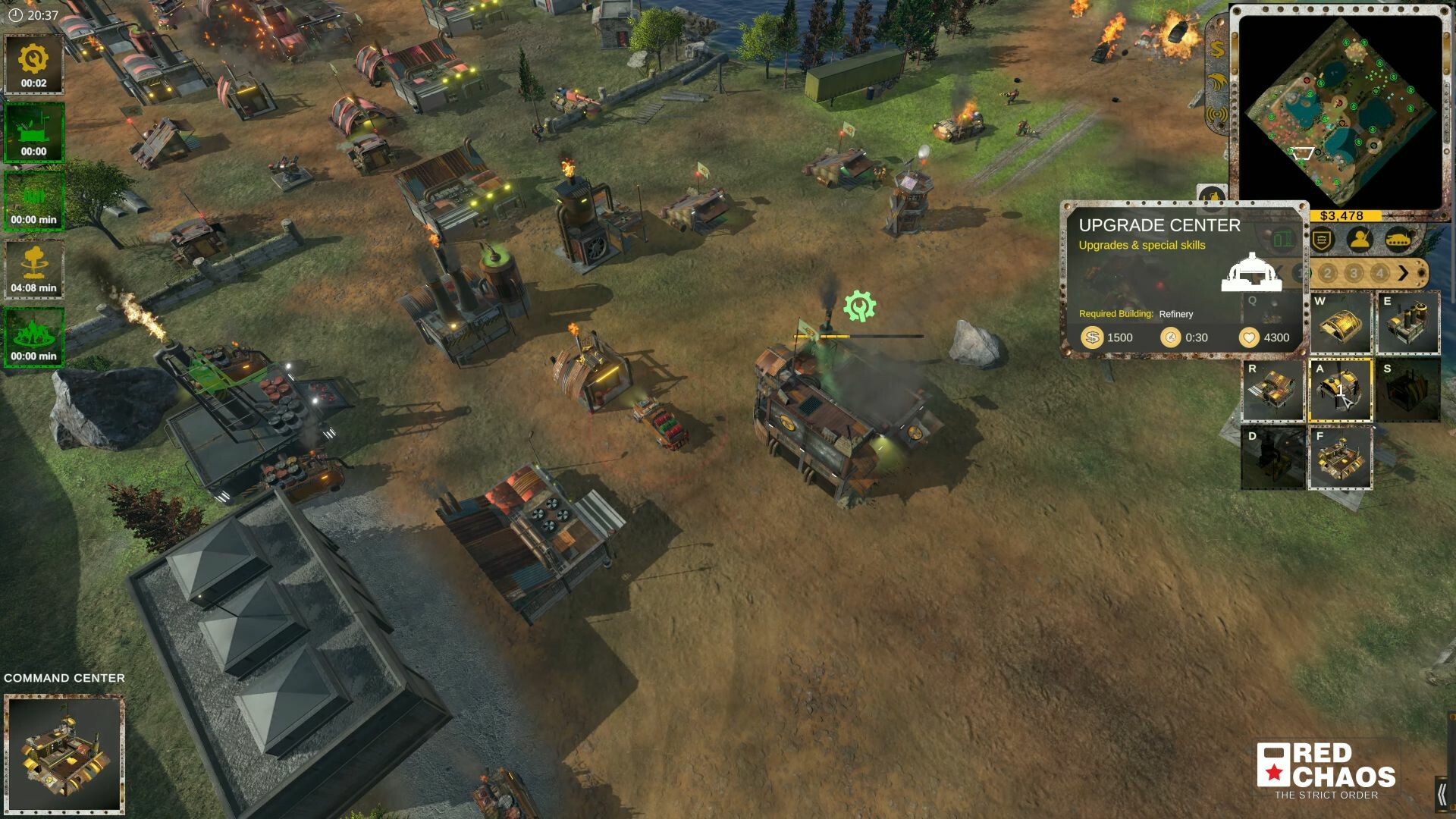This screenshot has height=819, width=1456.
Task: Switch to build page 3
Action: click(x=1353, y=273)
